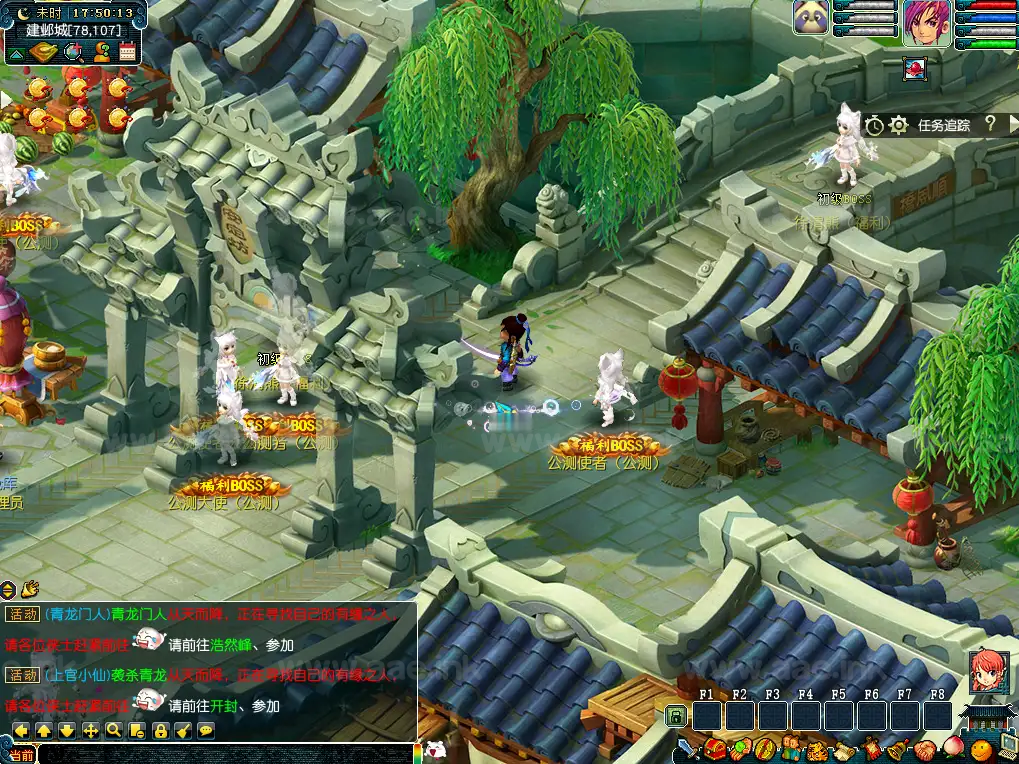The width and height of the screenshot is (1019, 764).
Task: Click the settings gear beside 任务追踪
Action: pos(898,125)
